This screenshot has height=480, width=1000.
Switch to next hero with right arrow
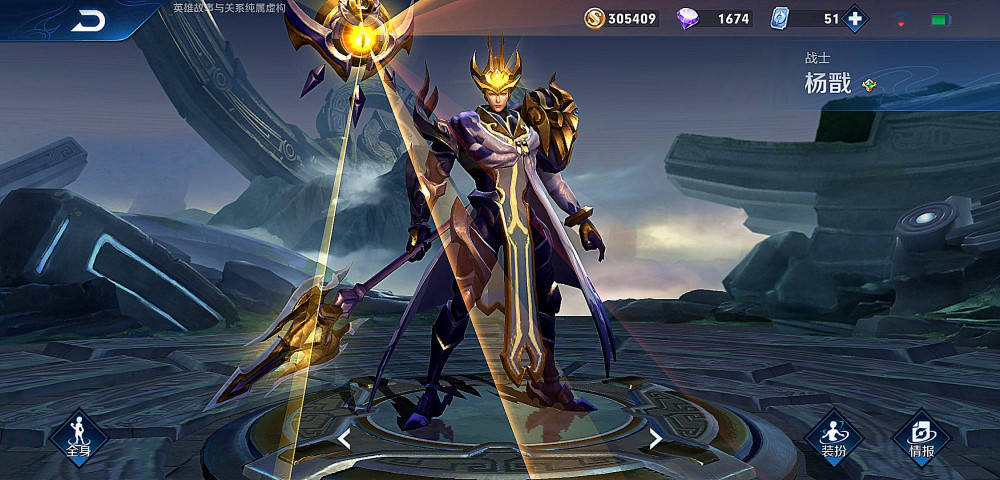[655, 438]
